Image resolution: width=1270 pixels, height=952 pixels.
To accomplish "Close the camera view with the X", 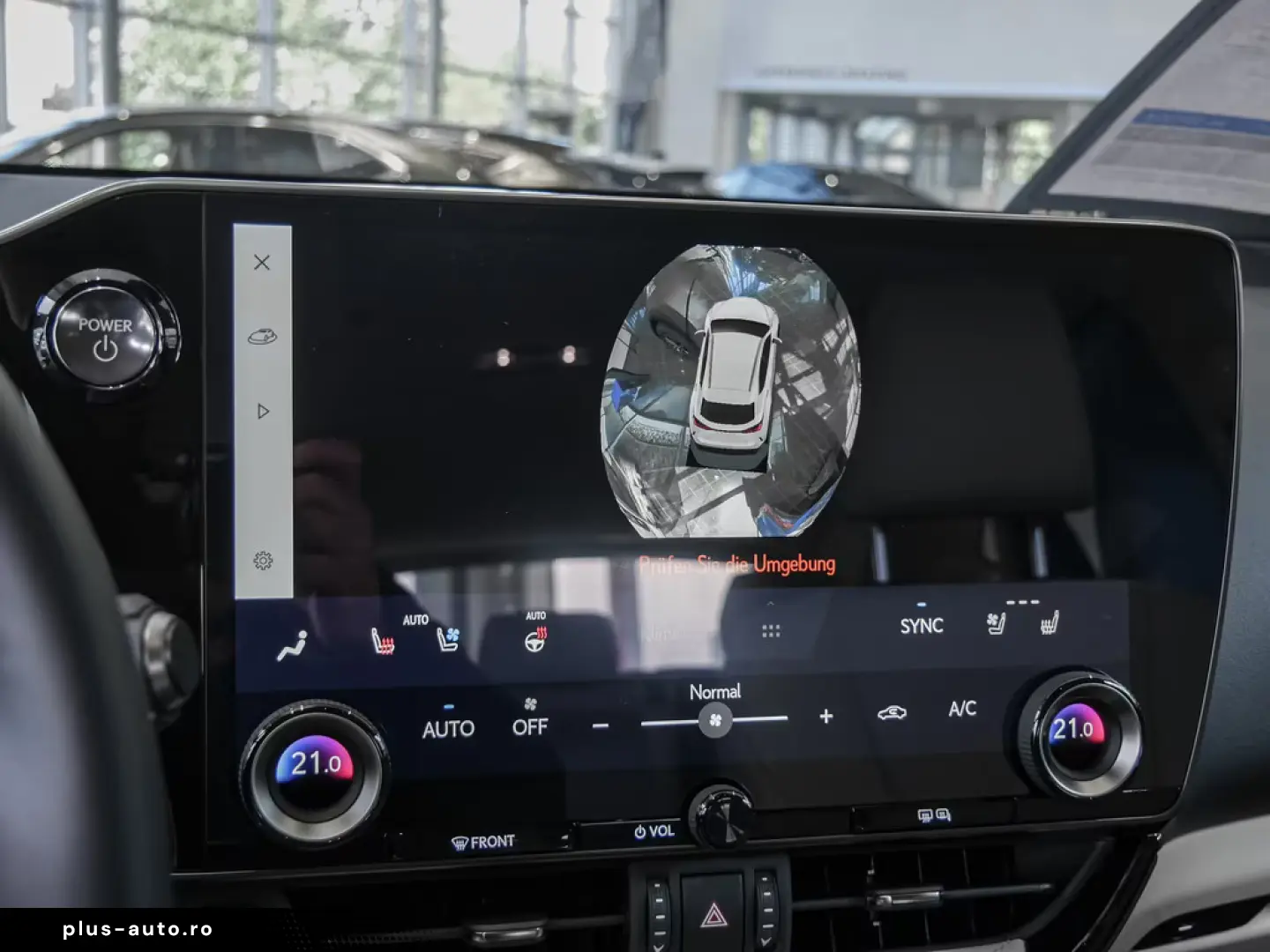I will pos(262,263).
